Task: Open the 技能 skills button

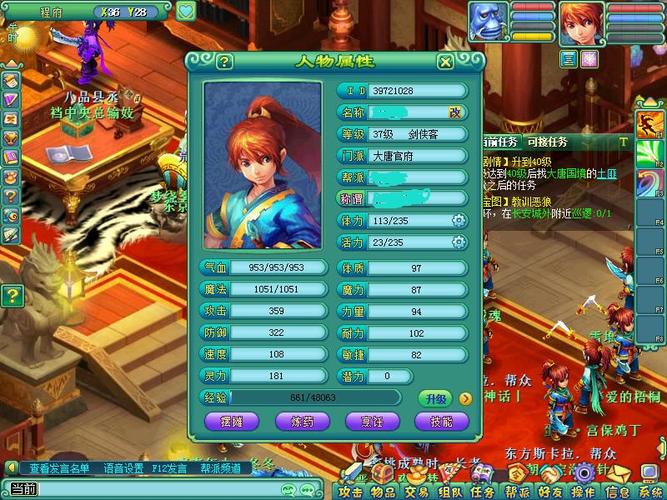Action: [442, 423]
